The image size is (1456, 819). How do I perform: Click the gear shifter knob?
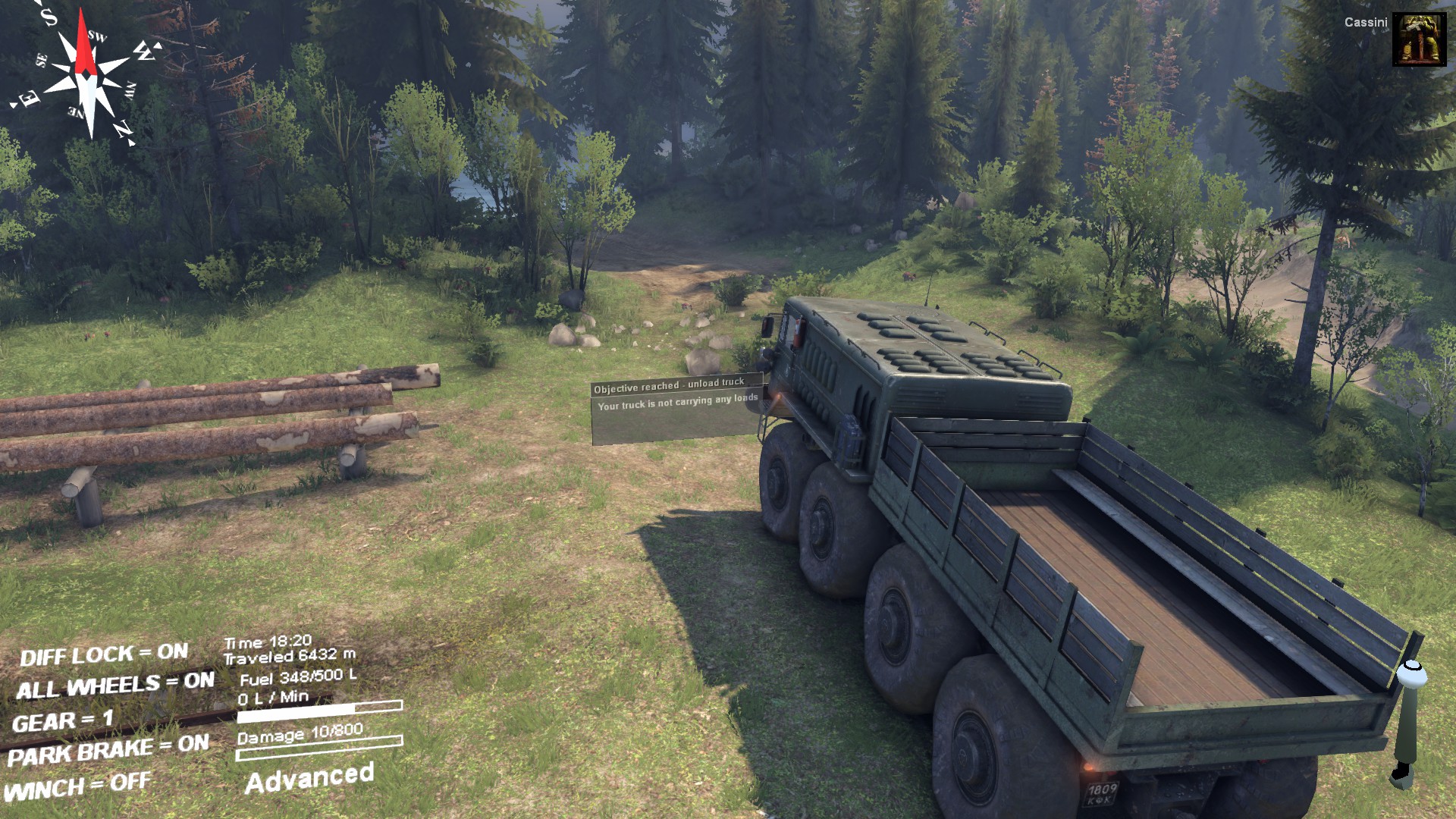[1411, 673]
